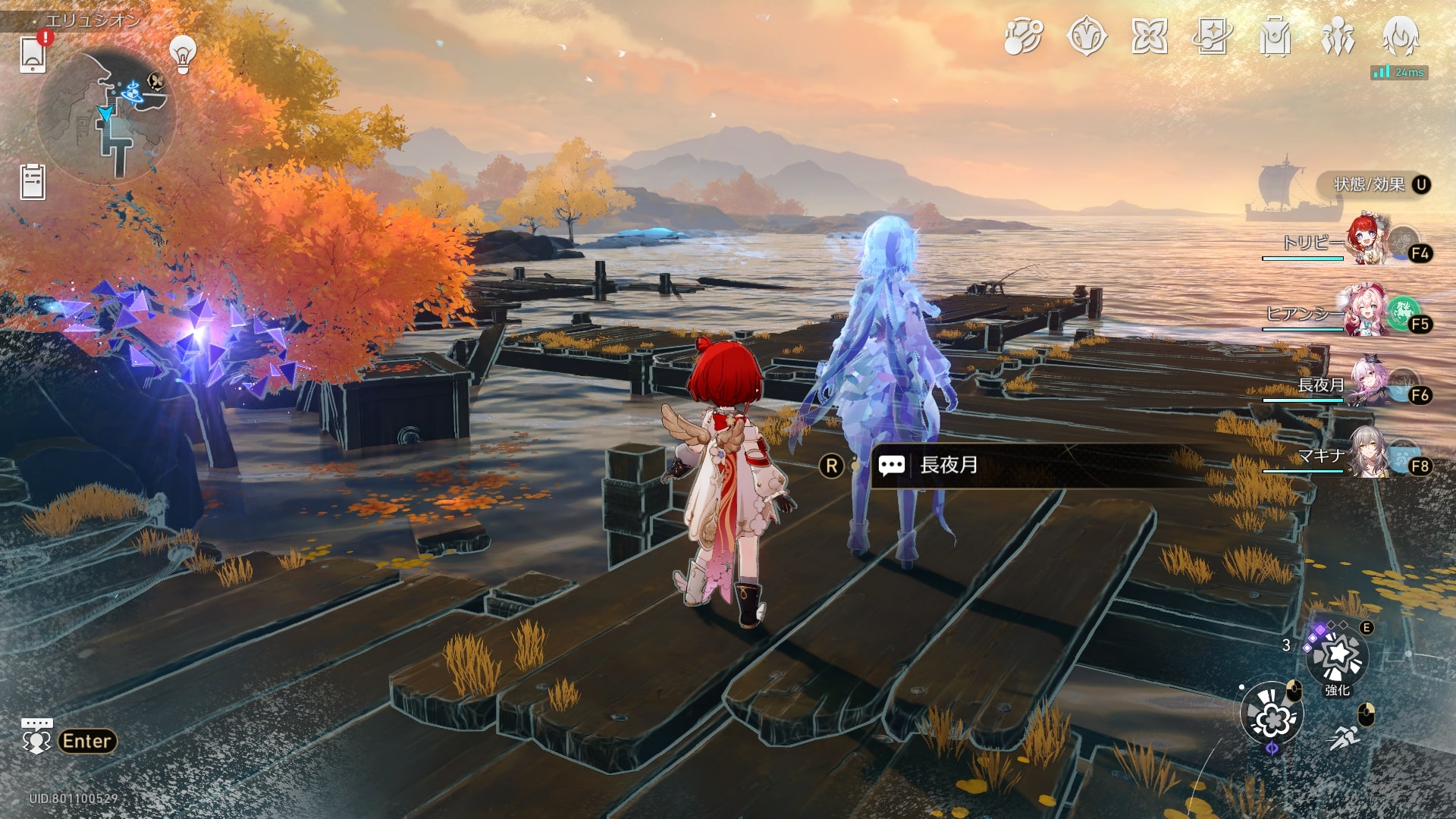Open the round emblem event icon
Screen dimensions: 1456x819
(x=1087, y=36)
